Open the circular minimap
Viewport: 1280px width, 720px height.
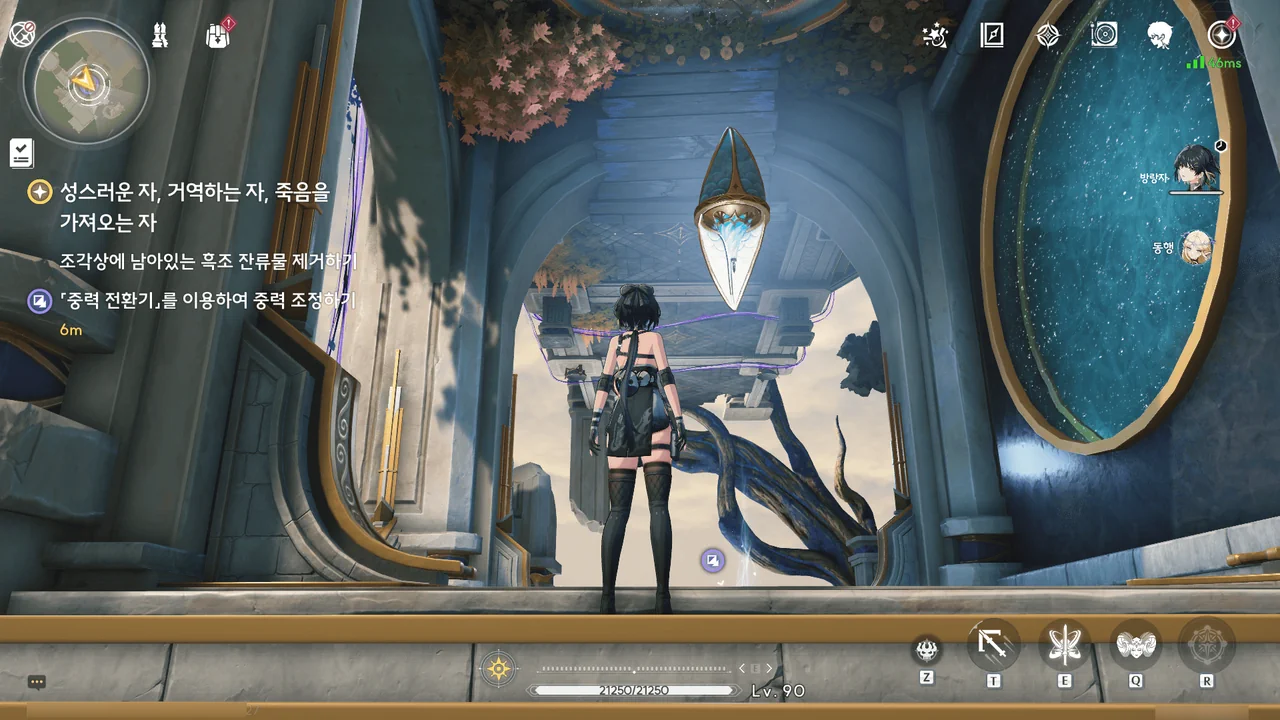(86, 81)
